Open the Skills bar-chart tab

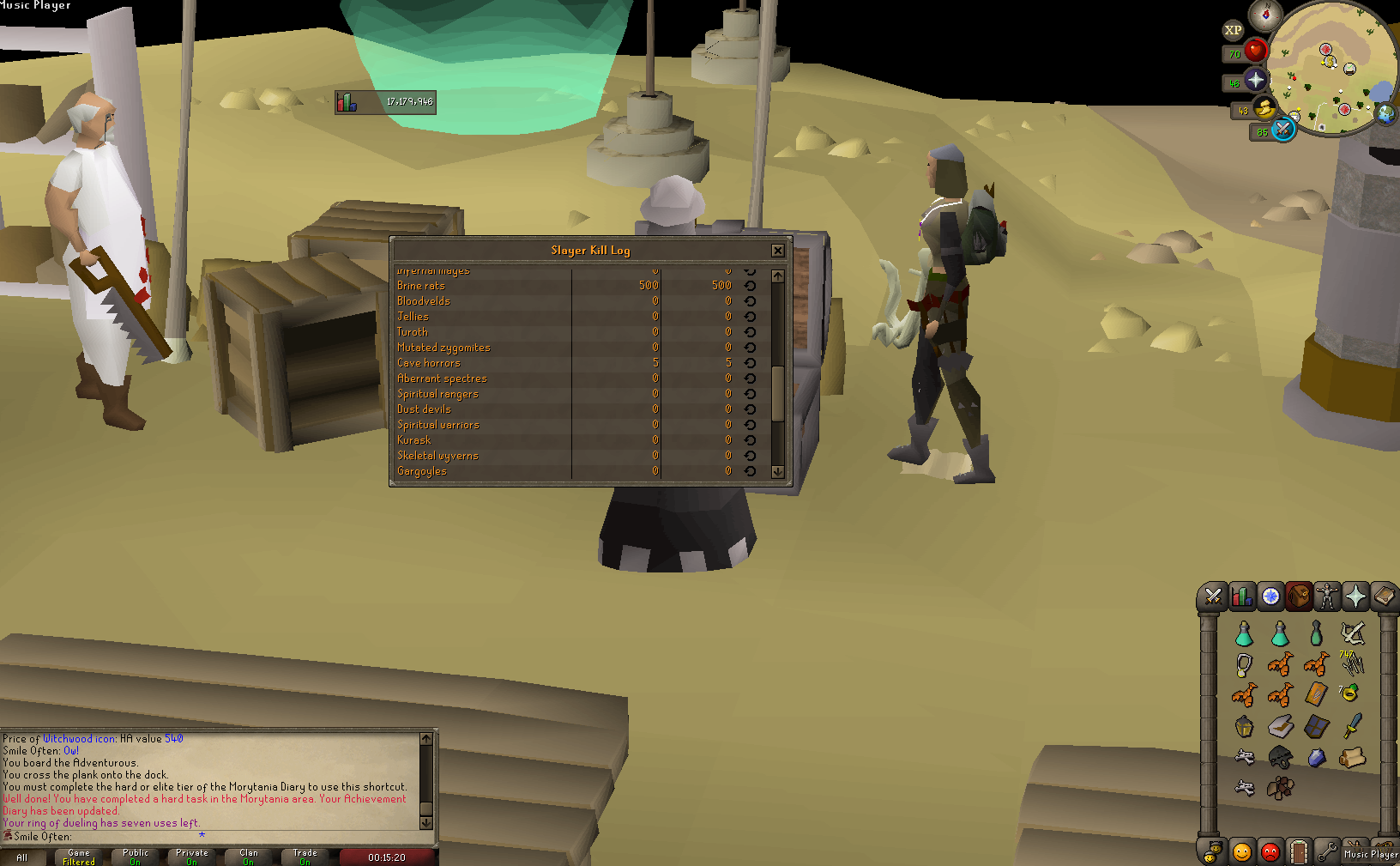(x=1241, y=597)
